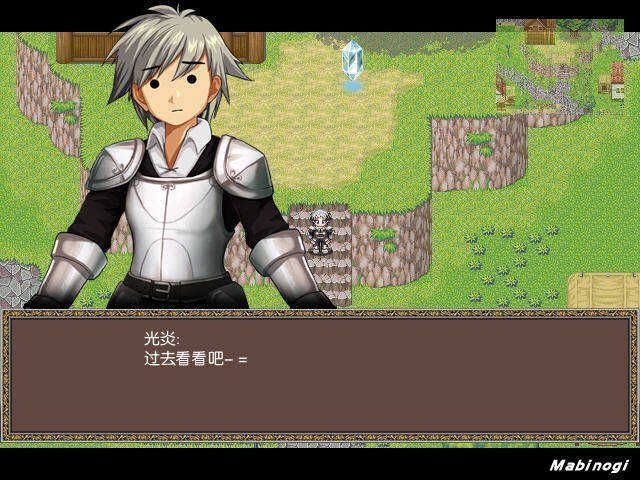Open the minimap in the corner
640x480 pixels.
[x=566, y=66]
